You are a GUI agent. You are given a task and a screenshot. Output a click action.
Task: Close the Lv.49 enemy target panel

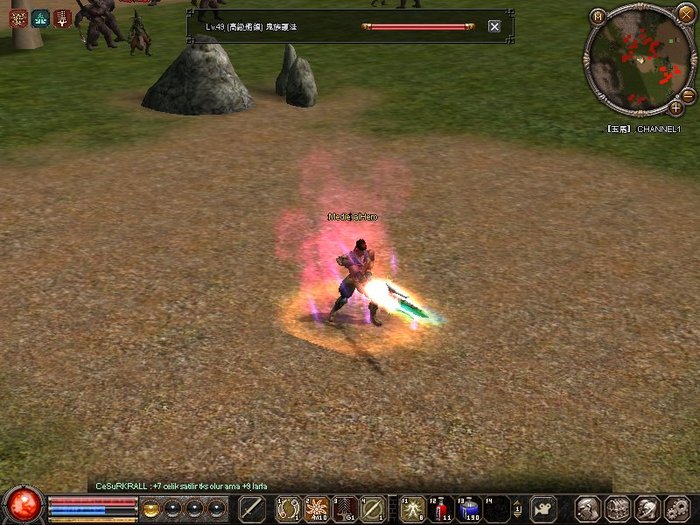pyautogui.click(x=494, y=27)
